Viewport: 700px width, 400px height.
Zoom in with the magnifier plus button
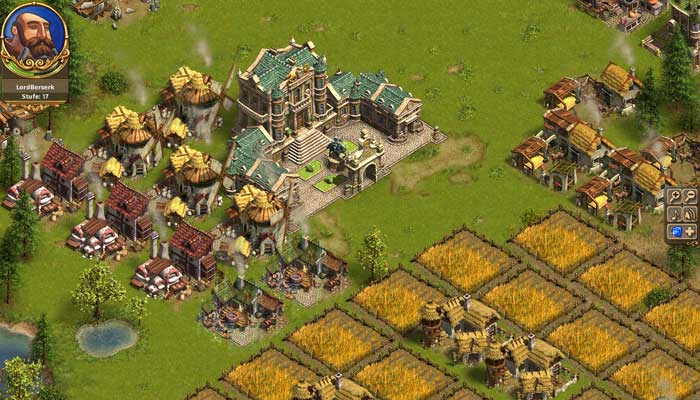coord(675,196)
